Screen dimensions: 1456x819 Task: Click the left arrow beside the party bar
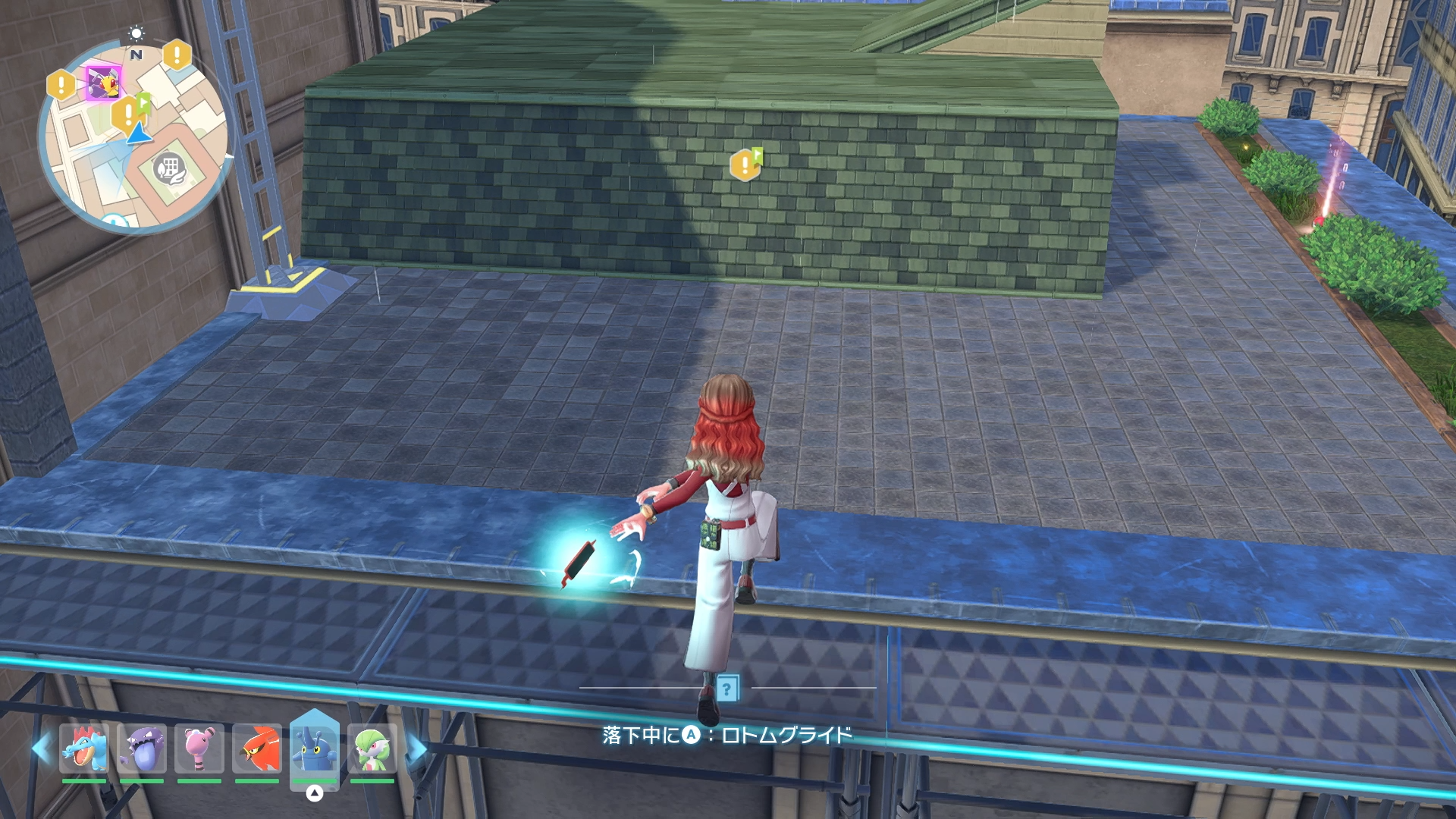click(40, 748)
